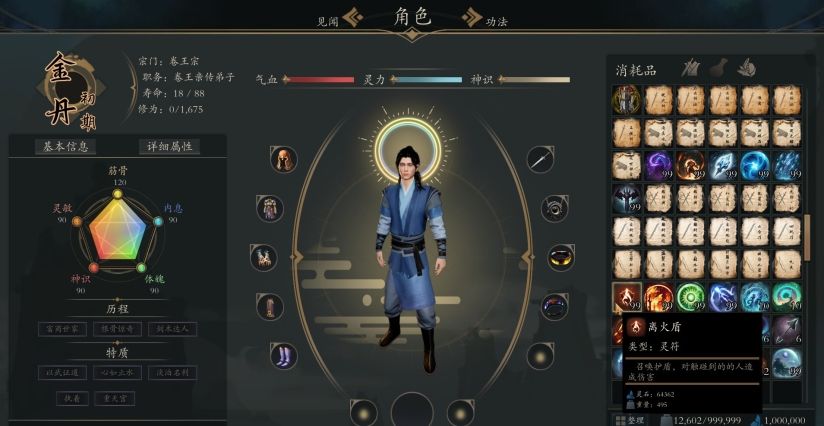
Task: Select the helmet equipment slot
Action: [x=283, y=160]
